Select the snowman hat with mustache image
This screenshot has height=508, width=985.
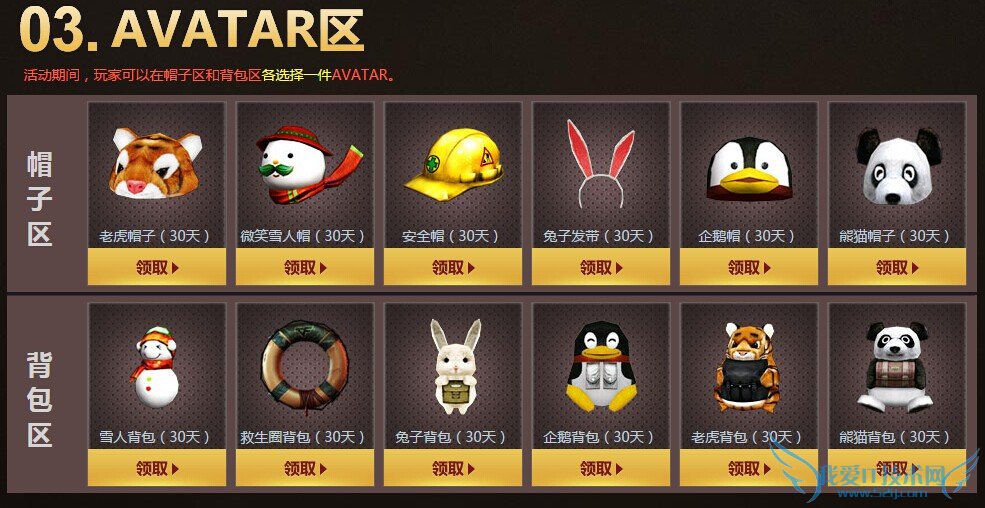305,162
